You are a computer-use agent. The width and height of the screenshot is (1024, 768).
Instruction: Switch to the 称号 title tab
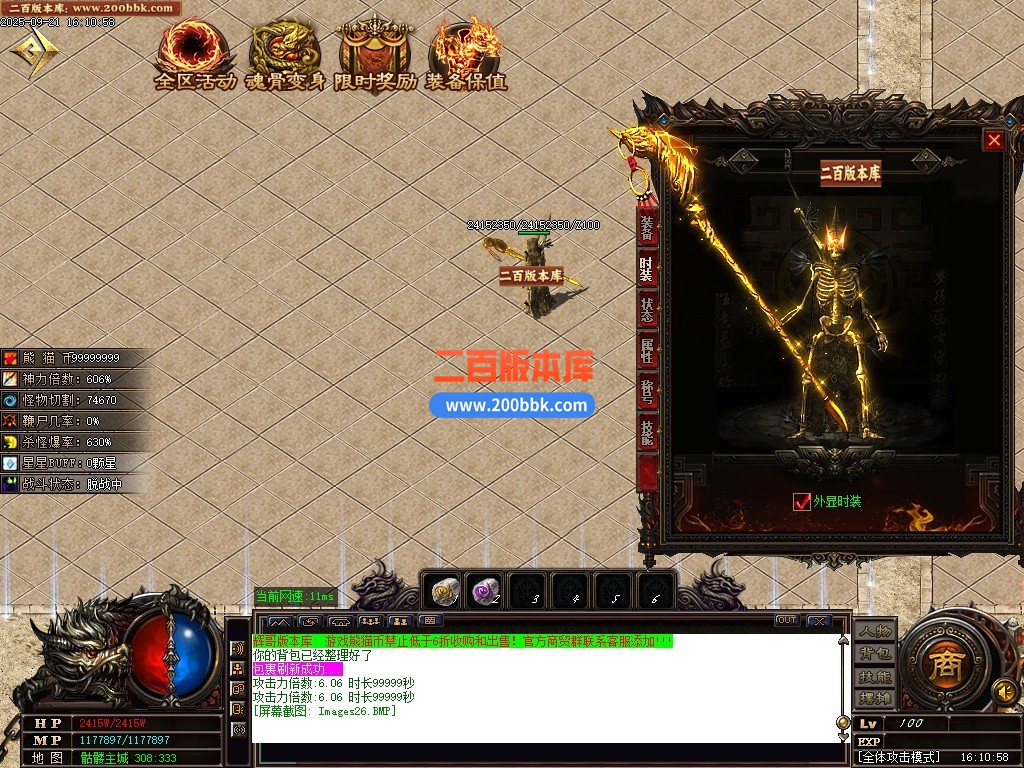pos(647,392)
